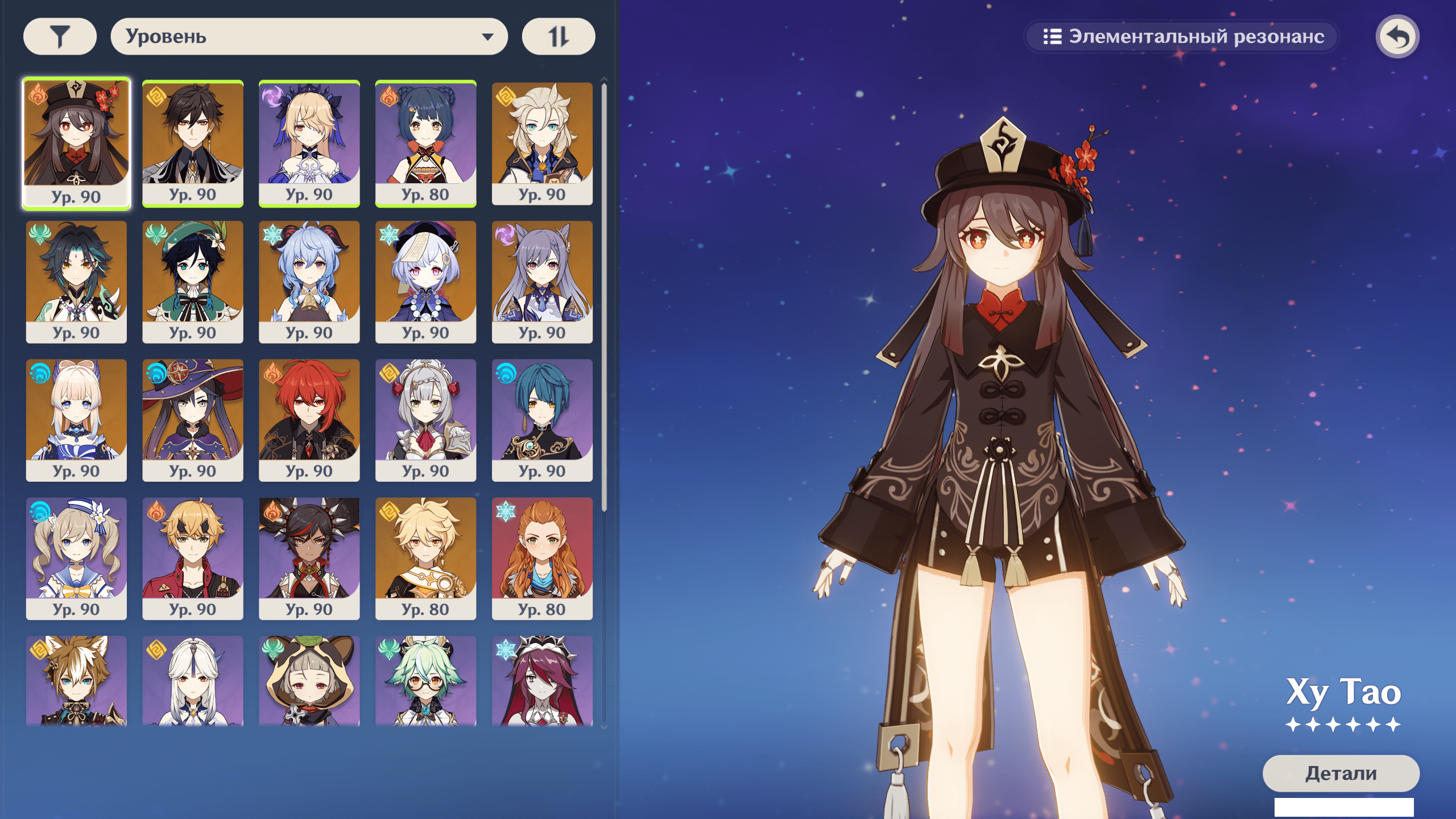Viewport: 1456px width, 819px height.
Task: Pick the Ganyu character card
Action: point(309,281)
